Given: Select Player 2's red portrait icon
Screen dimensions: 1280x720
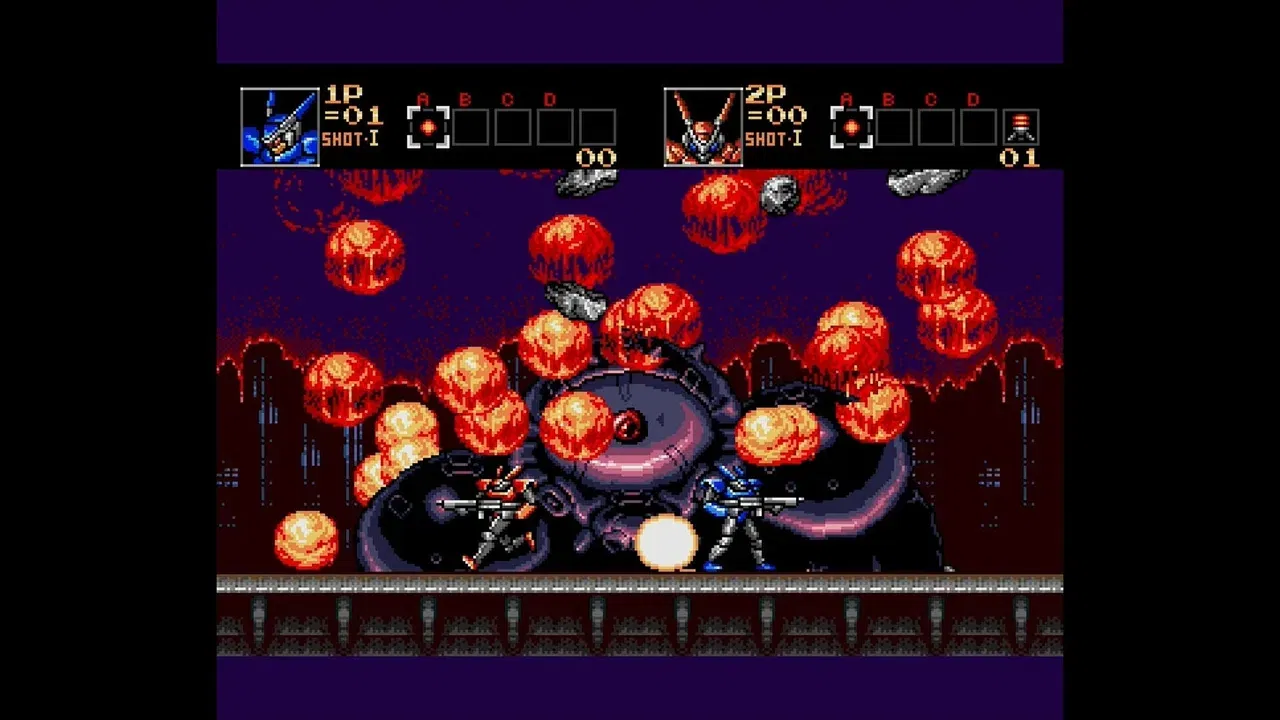Looking at the screenshot, I should [x=703, y=123].
